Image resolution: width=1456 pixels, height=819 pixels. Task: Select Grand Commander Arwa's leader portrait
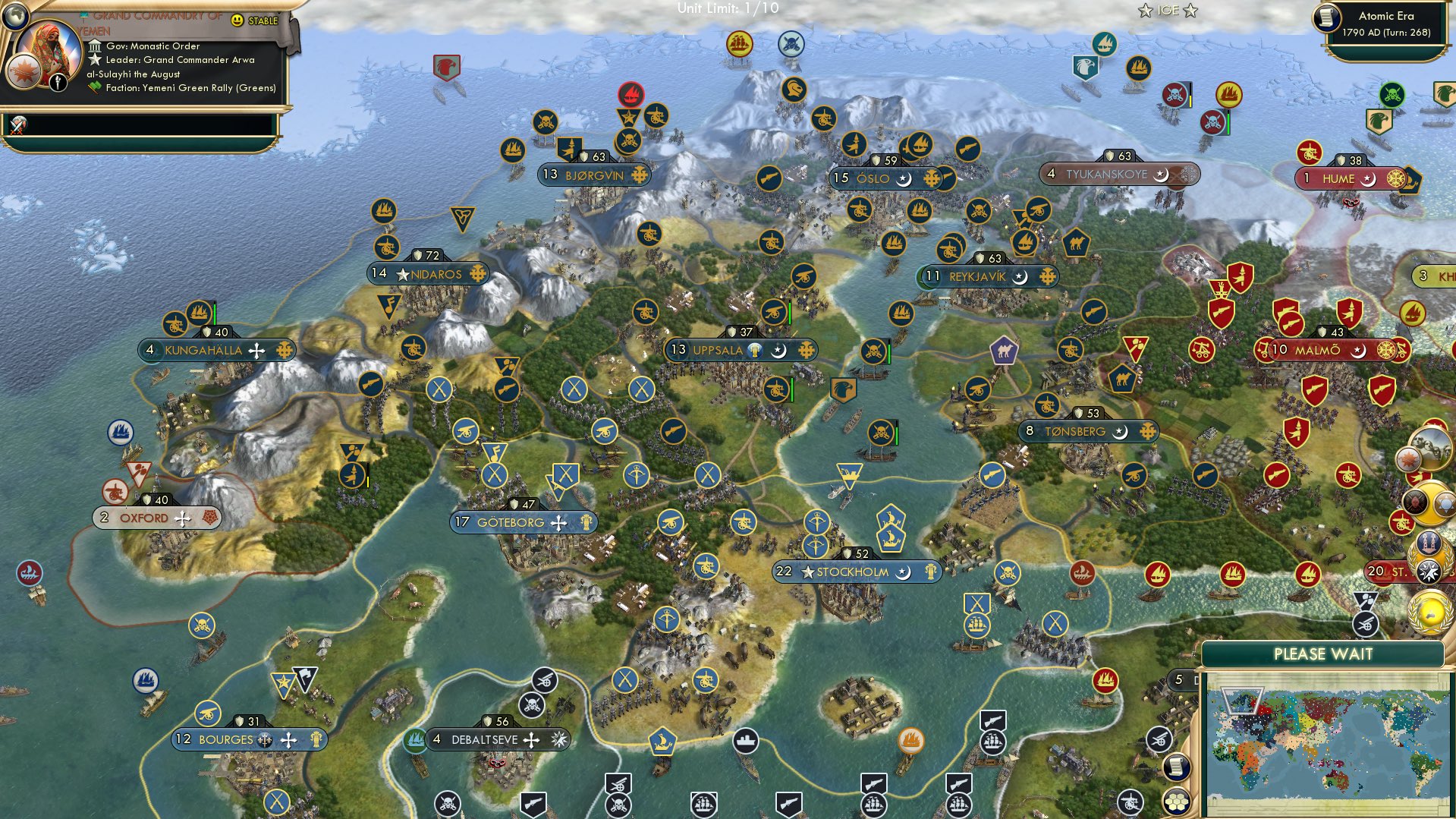click(50, 50)
